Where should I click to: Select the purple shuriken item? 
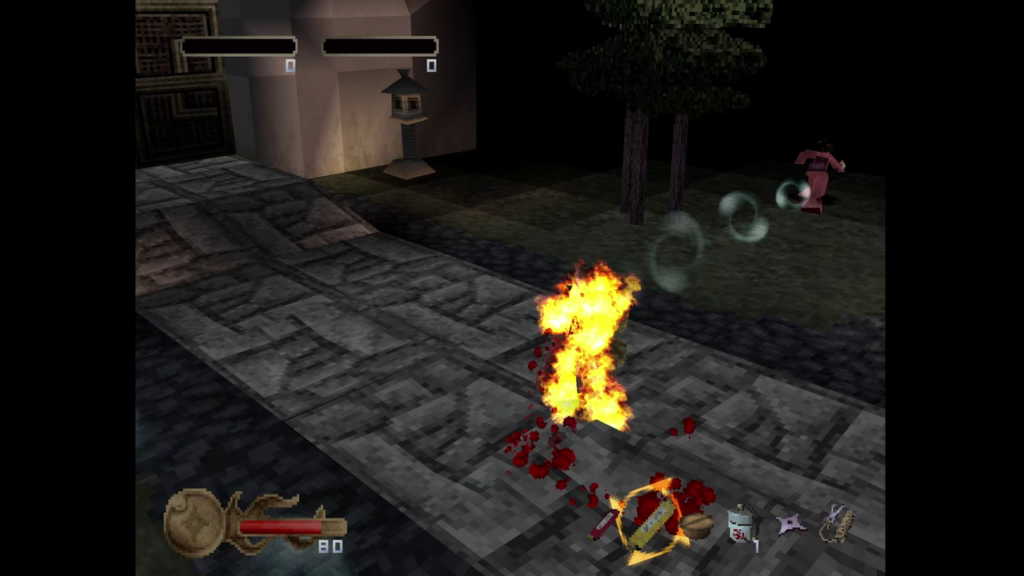click(791, 523)
